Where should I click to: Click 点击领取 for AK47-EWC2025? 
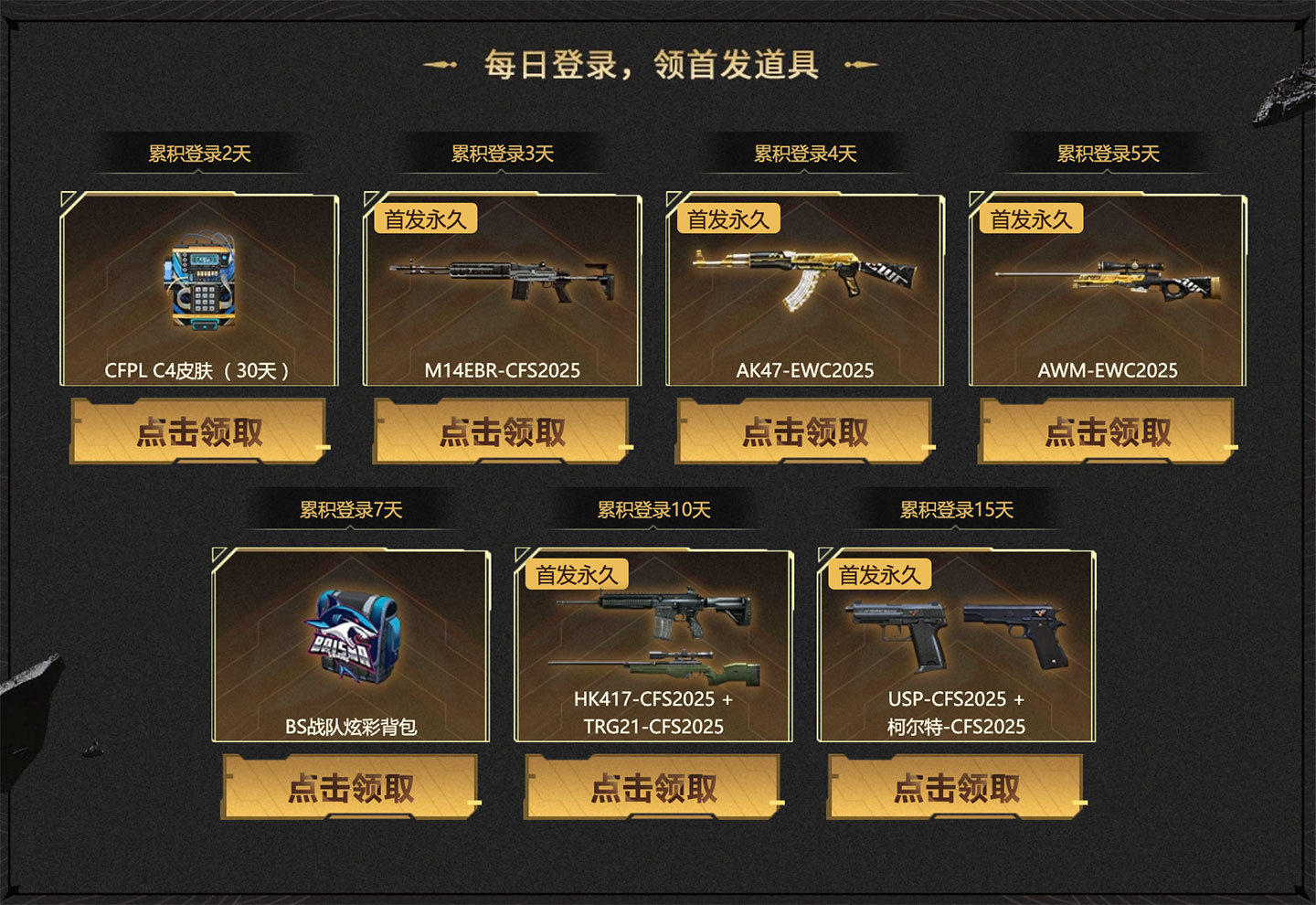[x=804, y=430]
